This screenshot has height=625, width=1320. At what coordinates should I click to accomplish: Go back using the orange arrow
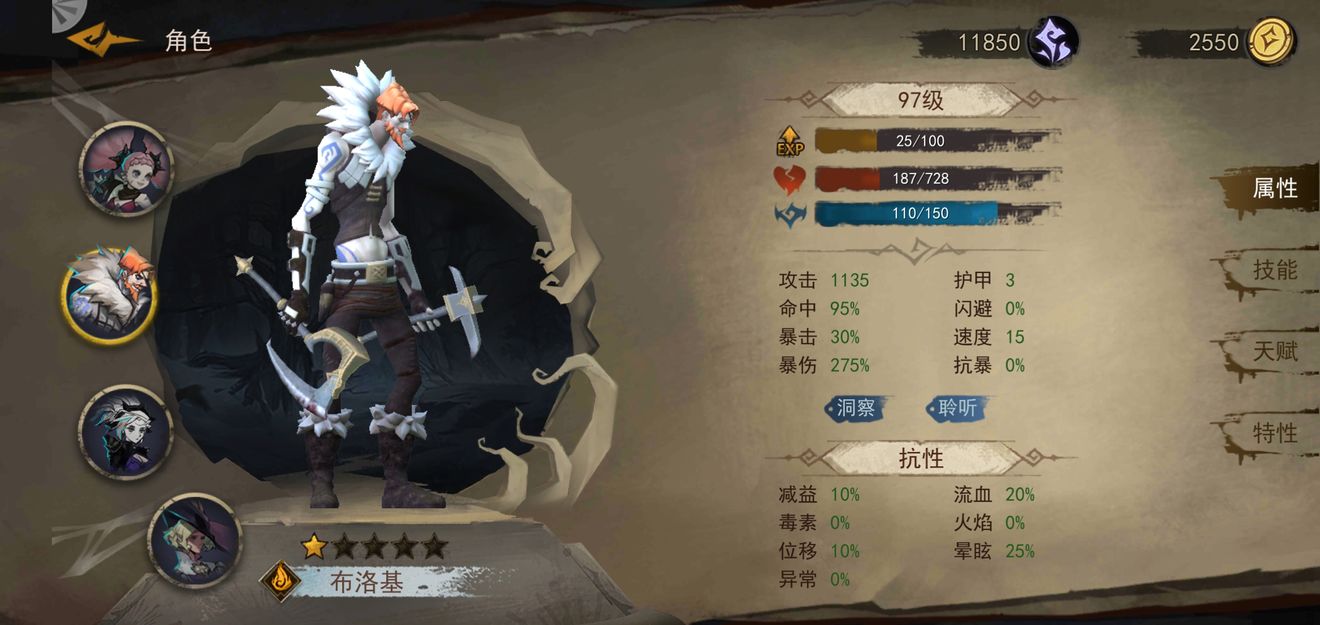point(102,40)
